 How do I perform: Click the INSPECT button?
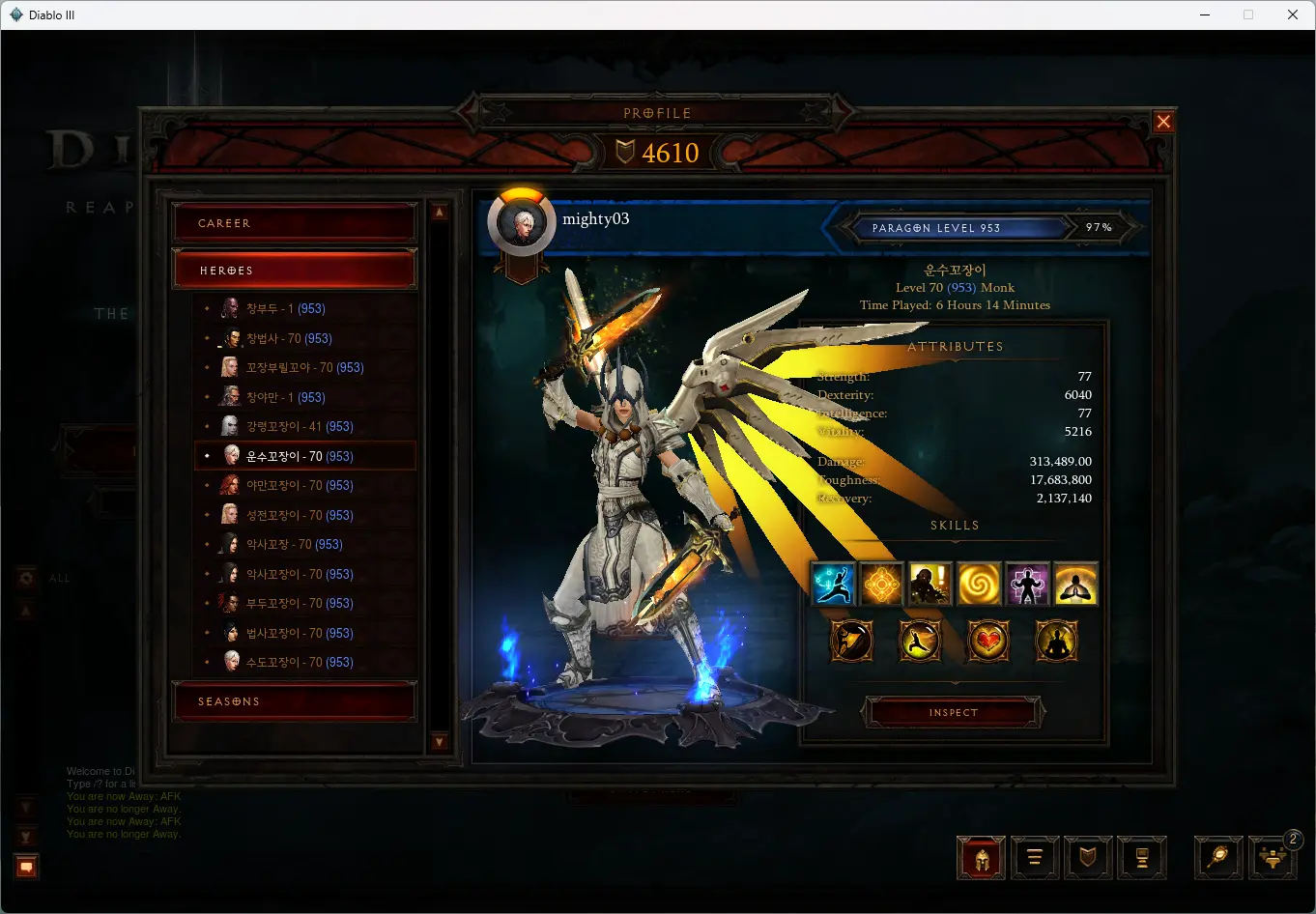[953, 712]
